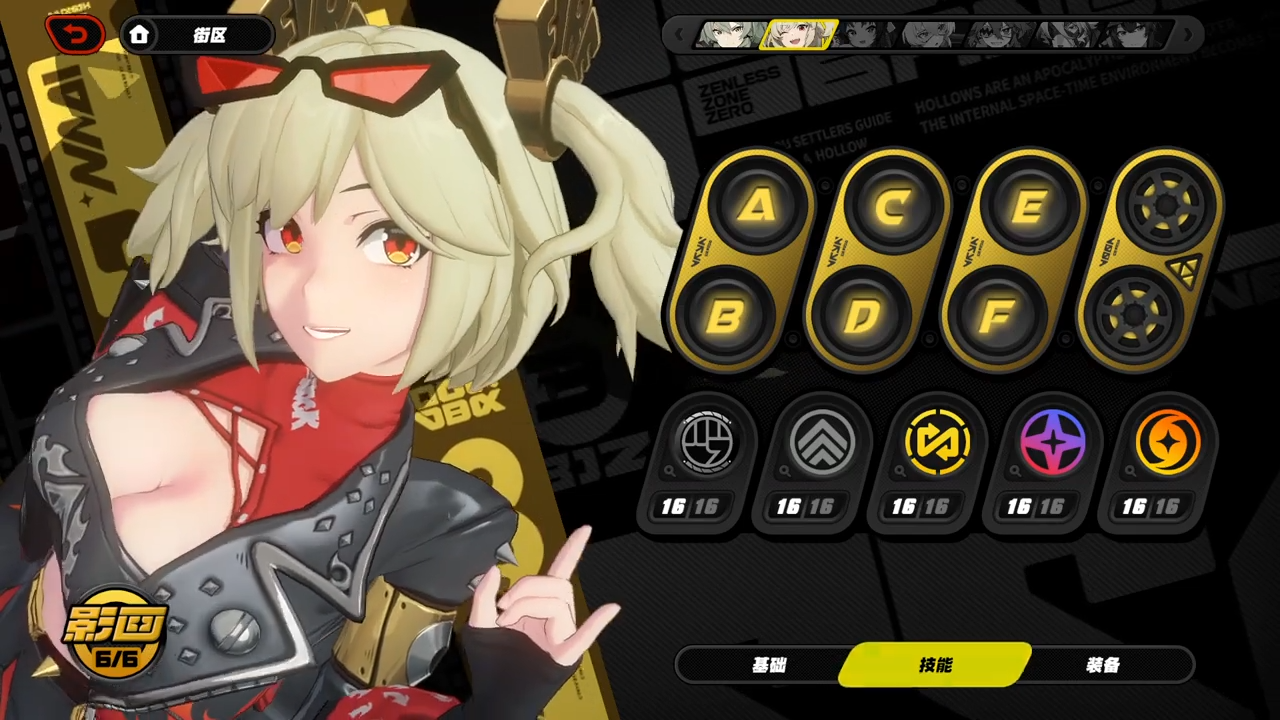Return home via the 街区 button

click(197, 36)
